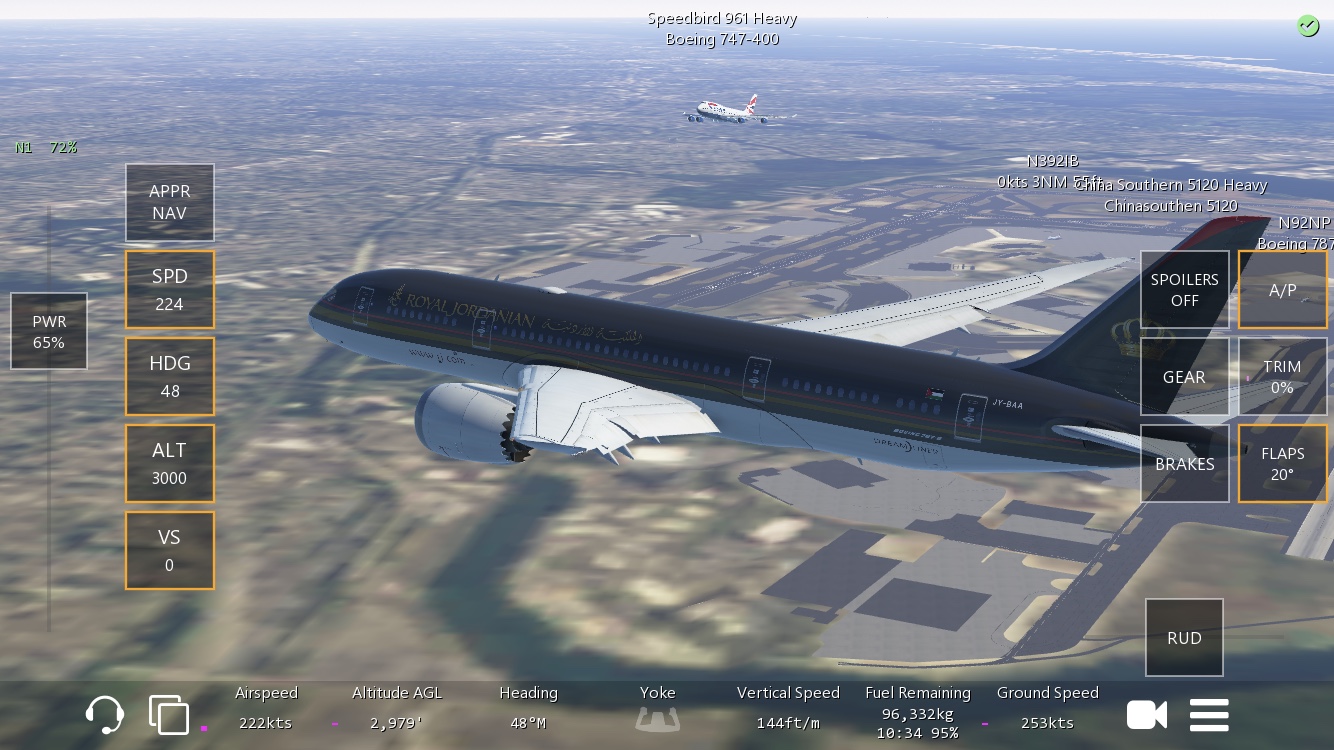This screenshot has height=750, width=1334.
Task: Toggle the APPR NAV autopilot mode
Action: tap(169, 202)
